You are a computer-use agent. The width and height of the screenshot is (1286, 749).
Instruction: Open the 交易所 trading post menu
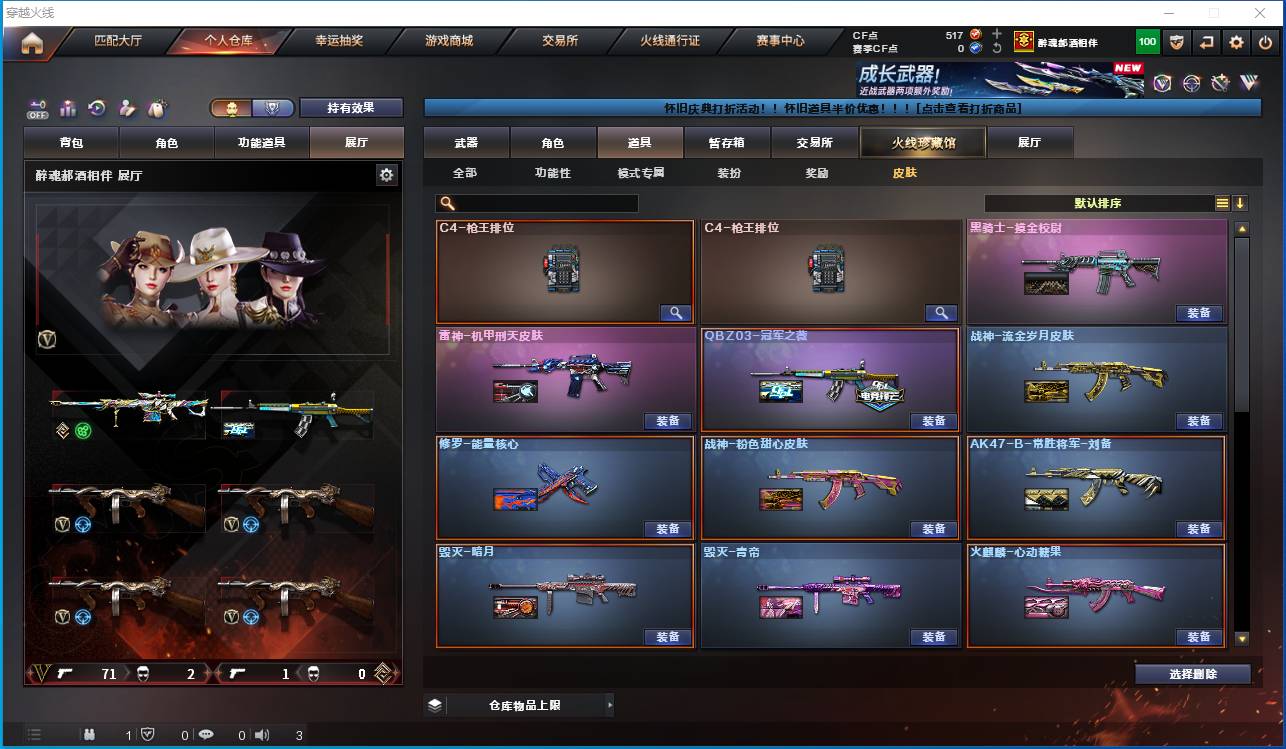click(560, 41)
